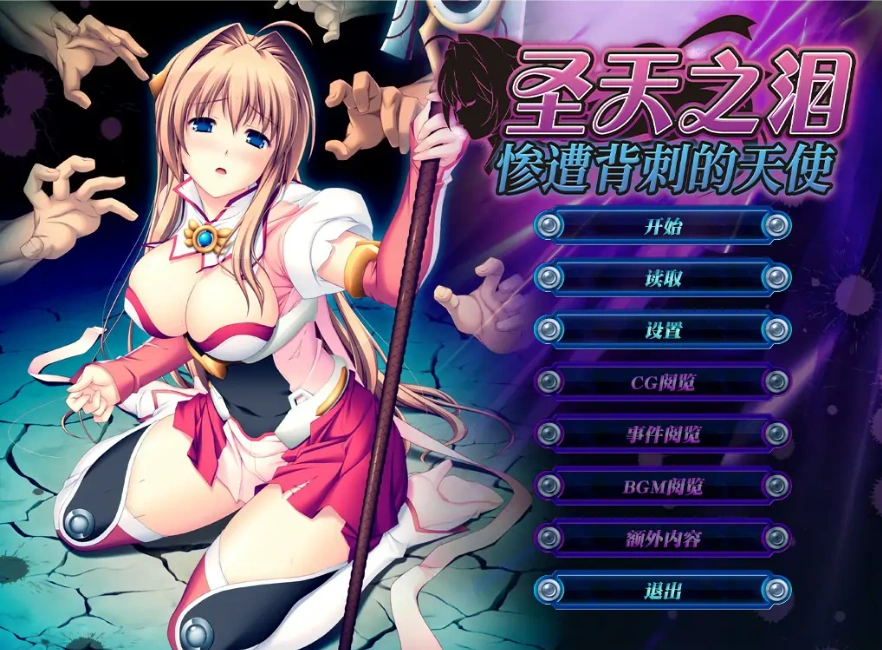Start a new game with 开始
The width and height of the screenshot is (882, 650).
[662, 225]
